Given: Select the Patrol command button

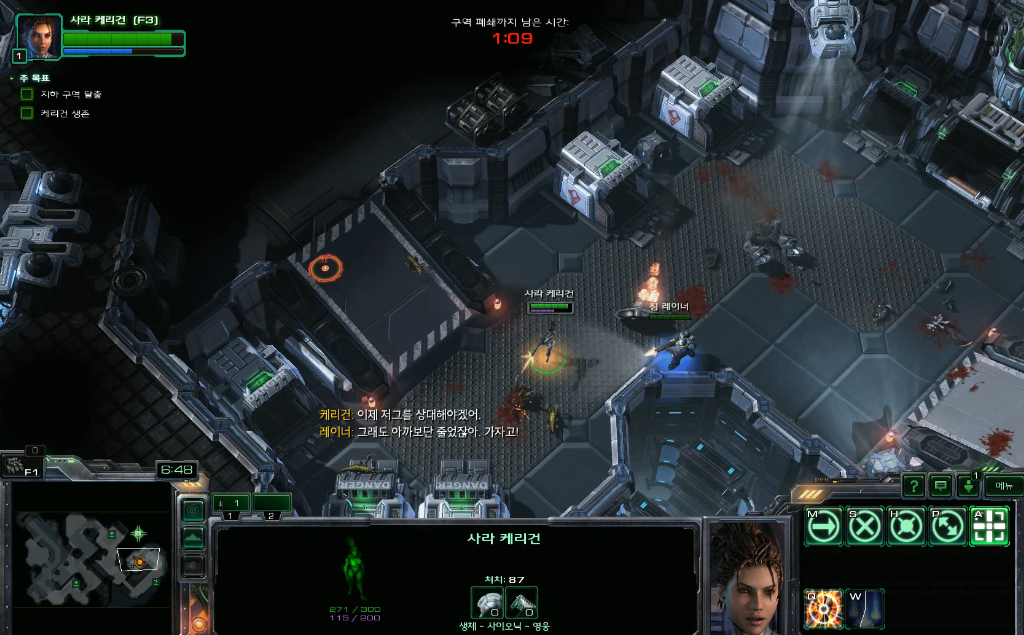Looking at the screenshot, I should click(x=947, y=526).
